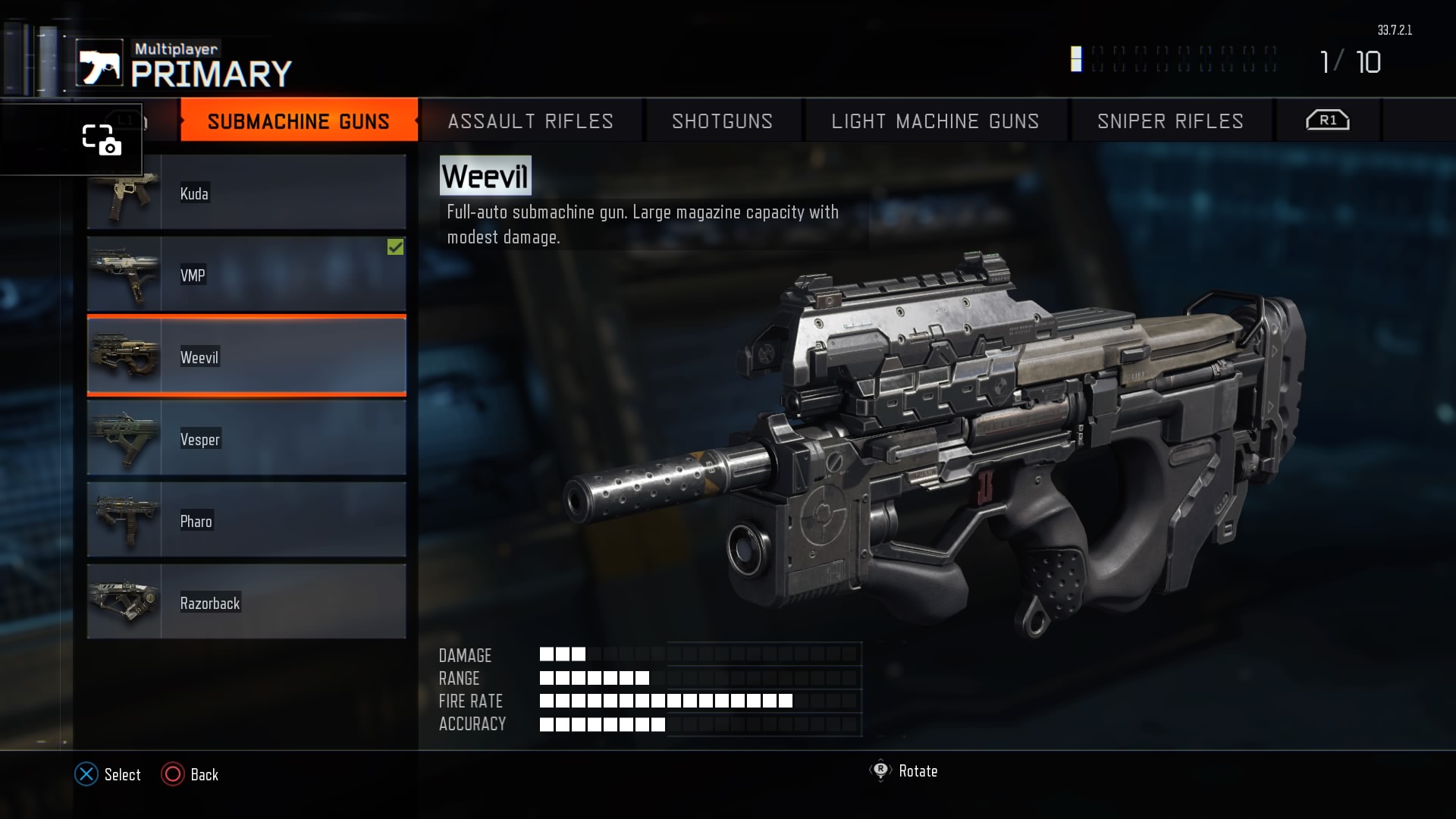Viewport: 1456px width, 819px height.
Task: Pick the VMP submachine gun
Action: pyautogui.click(x=246, y=275)
